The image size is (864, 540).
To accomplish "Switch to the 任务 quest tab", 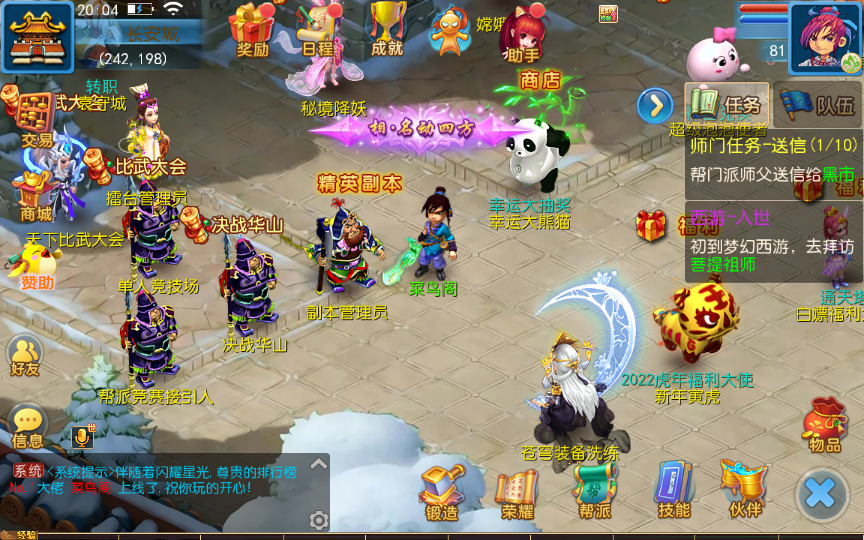I will click(727, 104).
